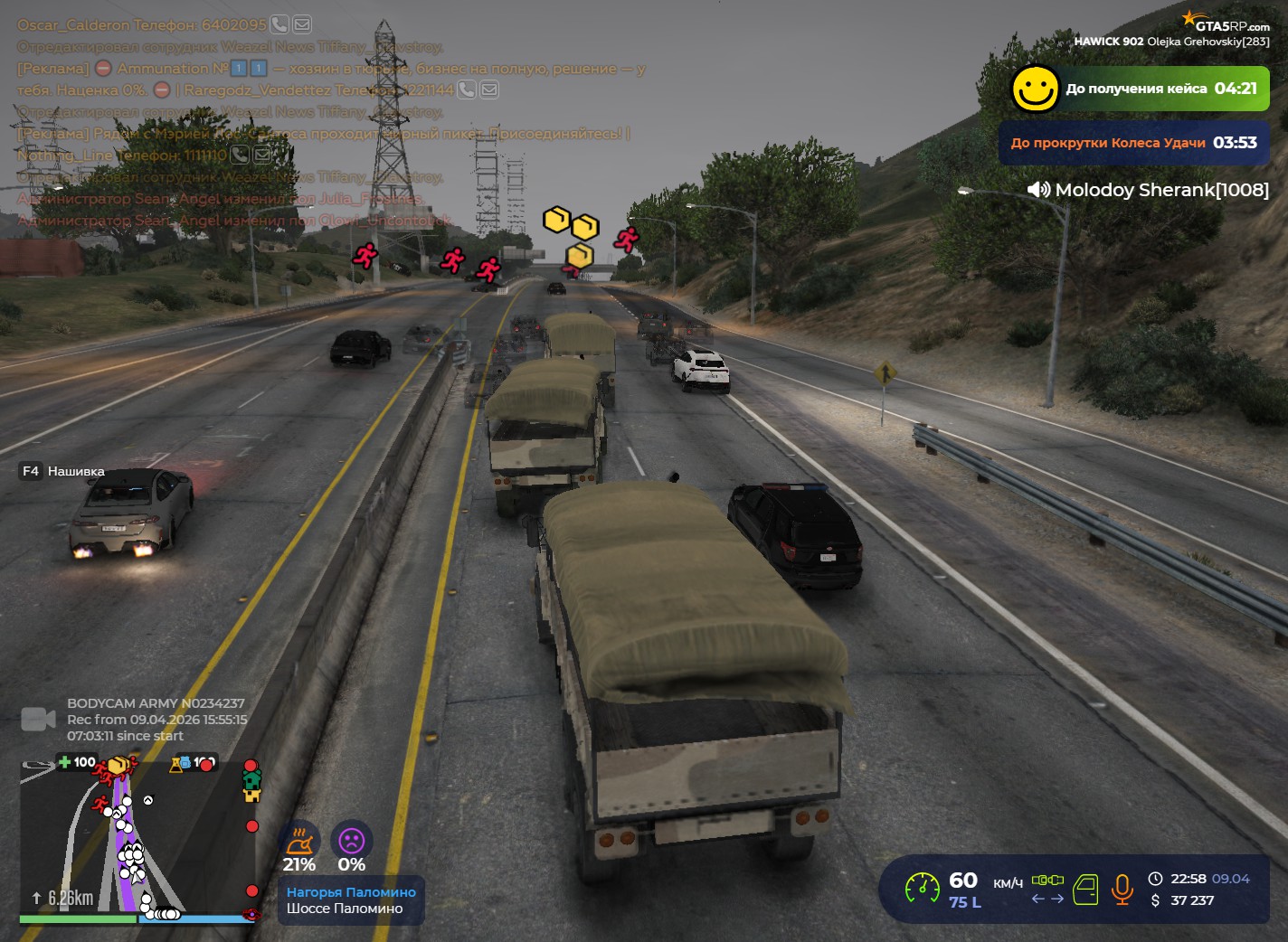
Task: Click the bodycam camera icon
Action: pyautogui.click(x=38, y=720)
